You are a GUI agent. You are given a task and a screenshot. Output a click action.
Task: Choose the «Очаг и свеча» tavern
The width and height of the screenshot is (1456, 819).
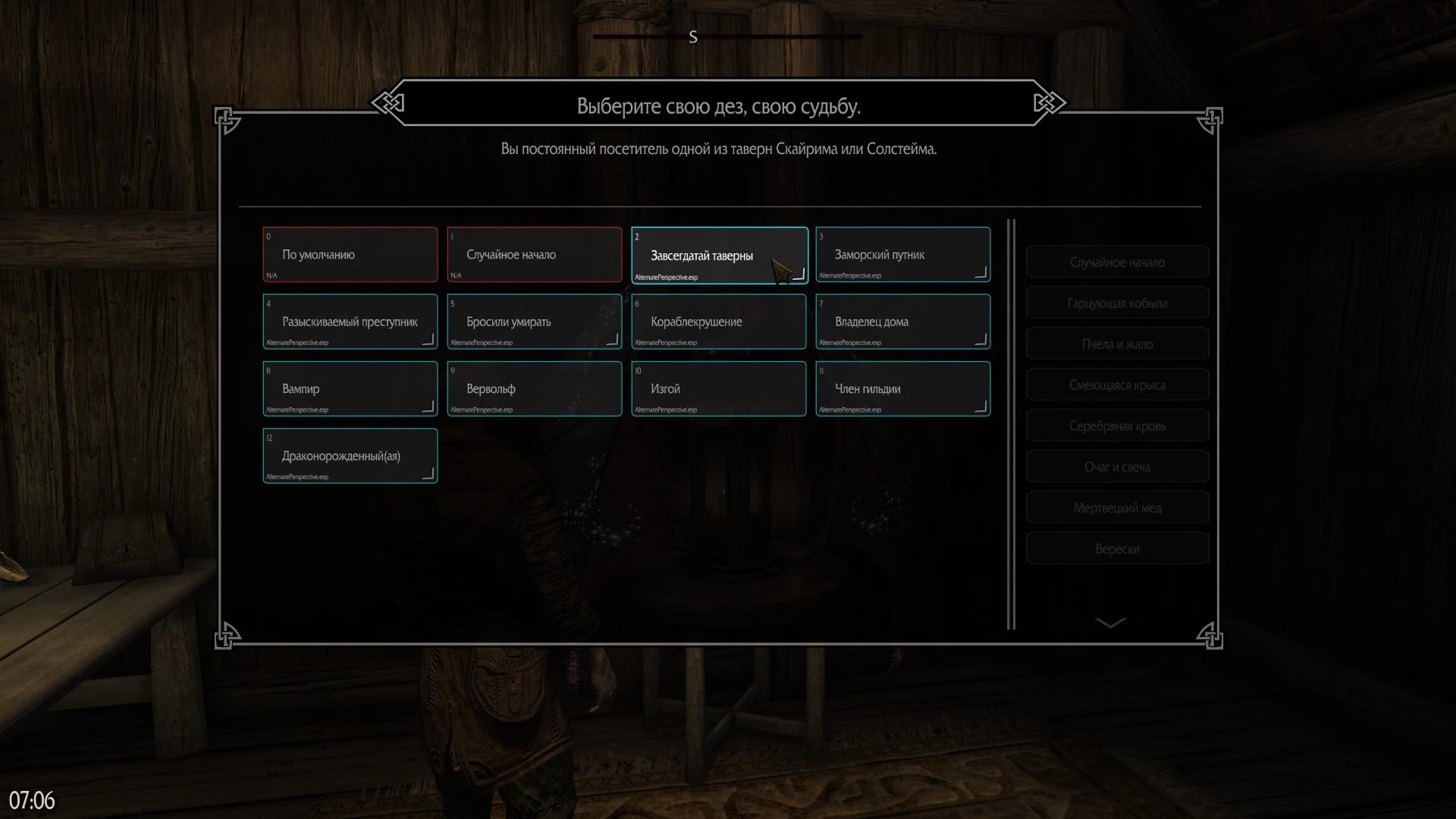click(x=1117, y=467)
